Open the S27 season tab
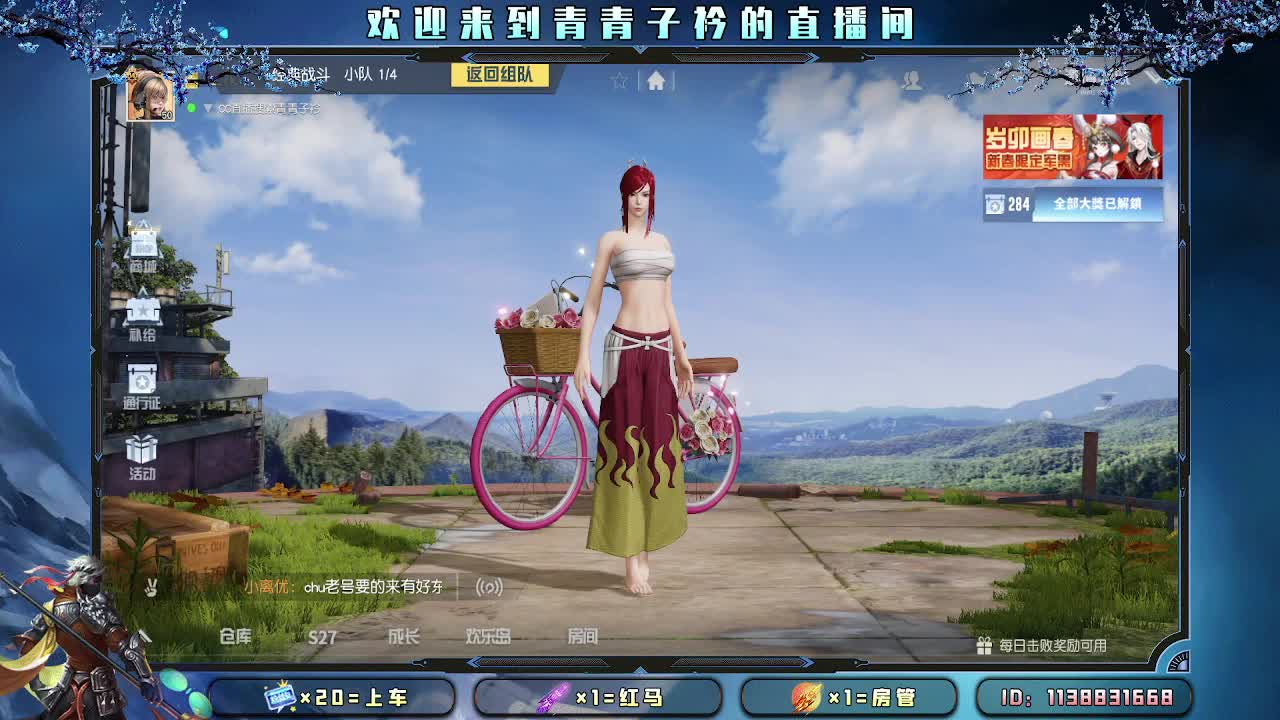The image size is (1280, 720). point(322,635)
